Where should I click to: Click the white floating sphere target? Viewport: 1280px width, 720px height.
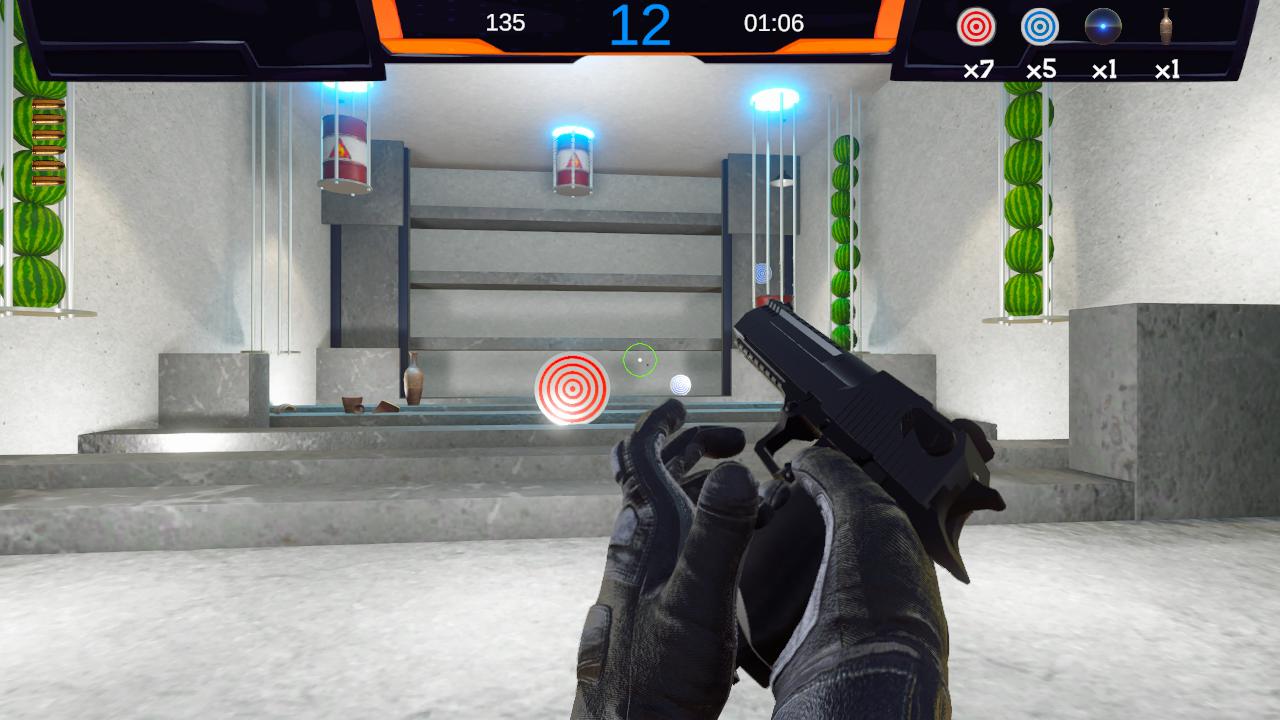683,384
